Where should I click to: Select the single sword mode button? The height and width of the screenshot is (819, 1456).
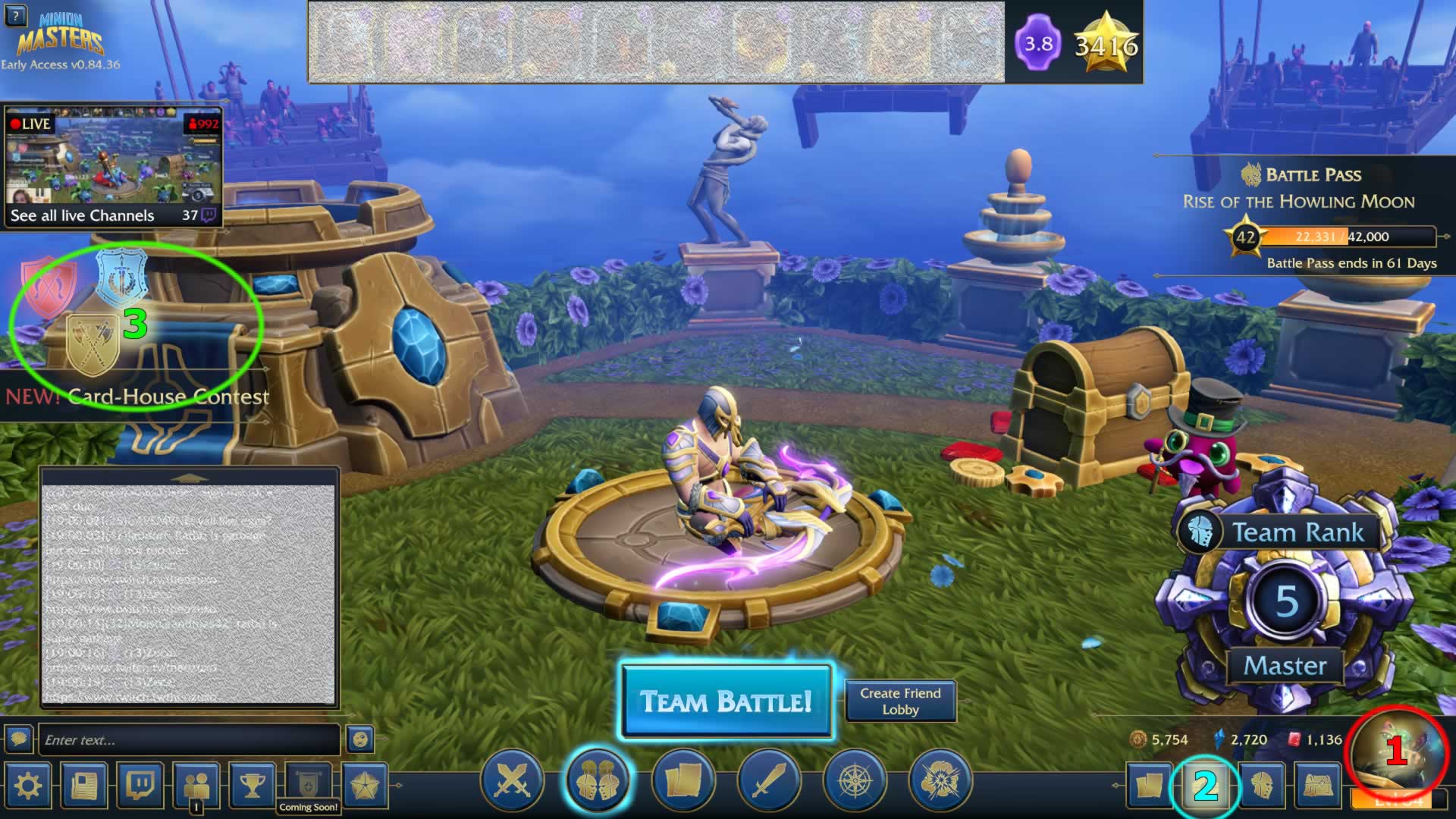767,780
